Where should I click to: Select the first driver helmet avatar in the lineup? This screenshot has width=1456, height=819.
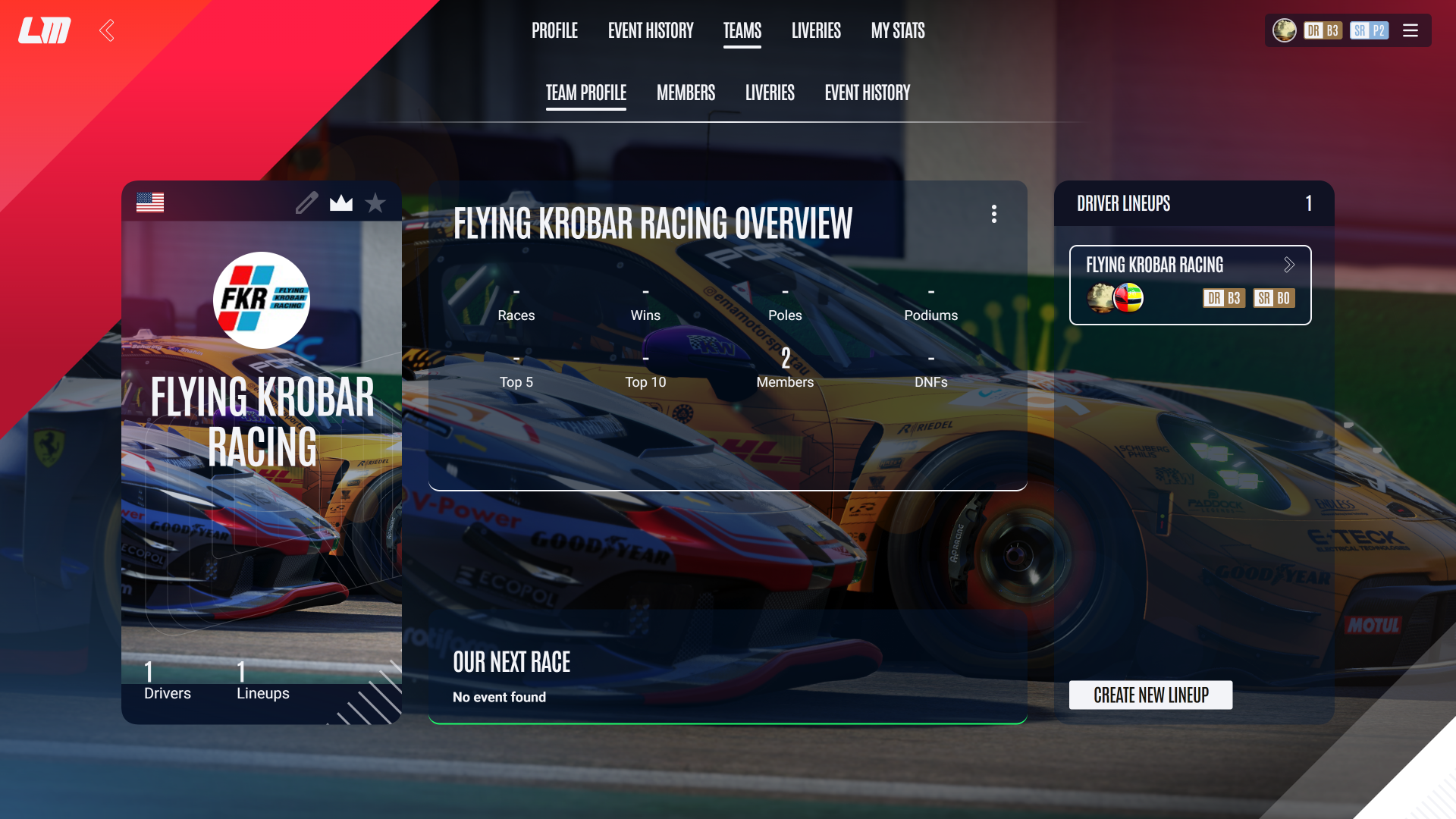pyautogui.click(x=1099, y=298)
